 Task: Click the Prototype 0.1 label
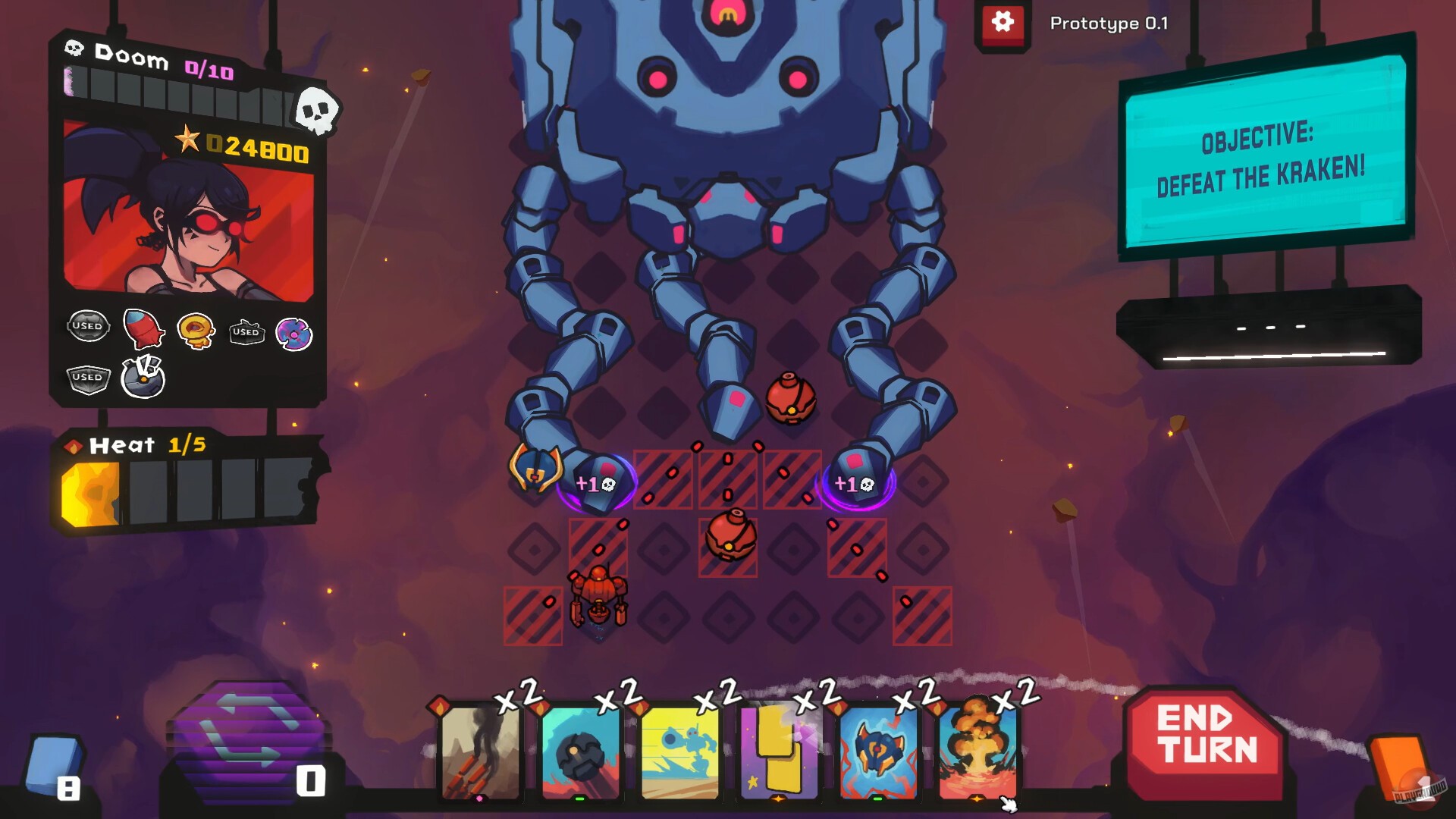click(x=1107, y=24)
